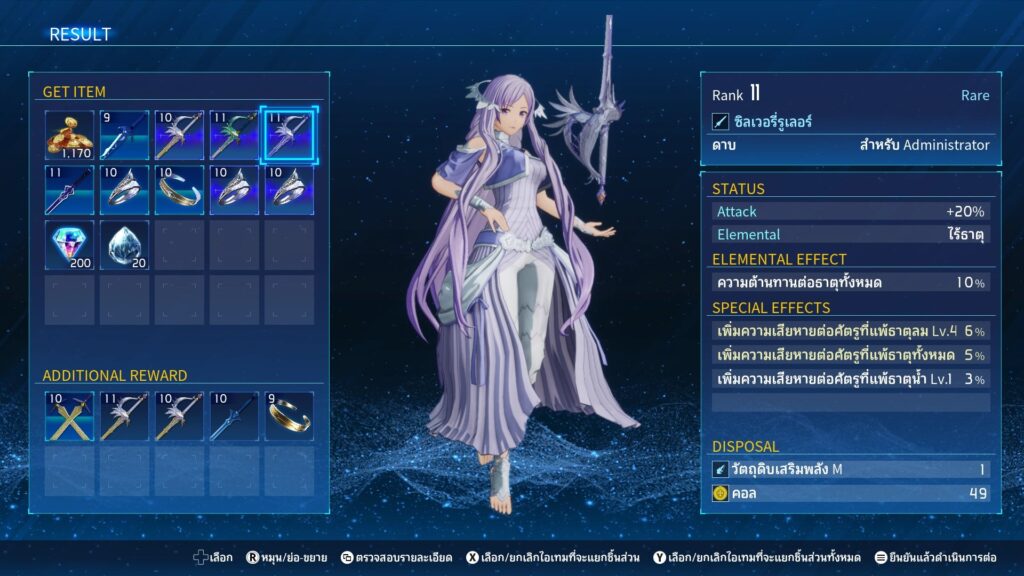
Task: Select the rank 9 gold bracelet reward
Action: click(x=288, y=417)
